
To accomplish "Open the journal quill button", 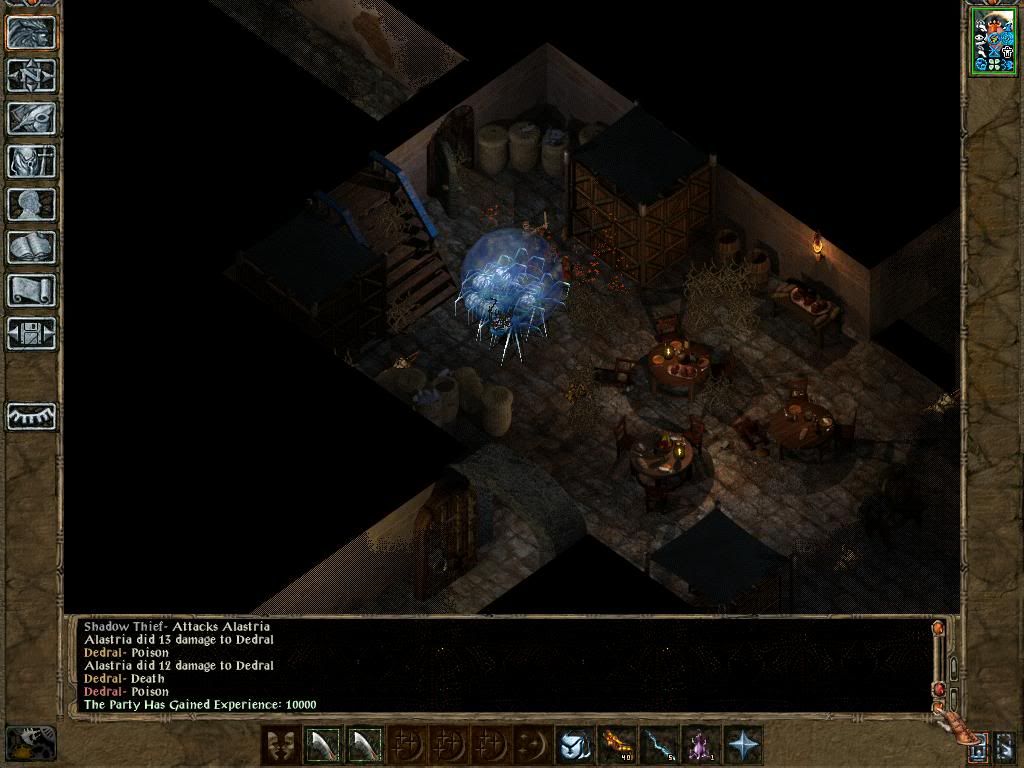I will (31, 118).
